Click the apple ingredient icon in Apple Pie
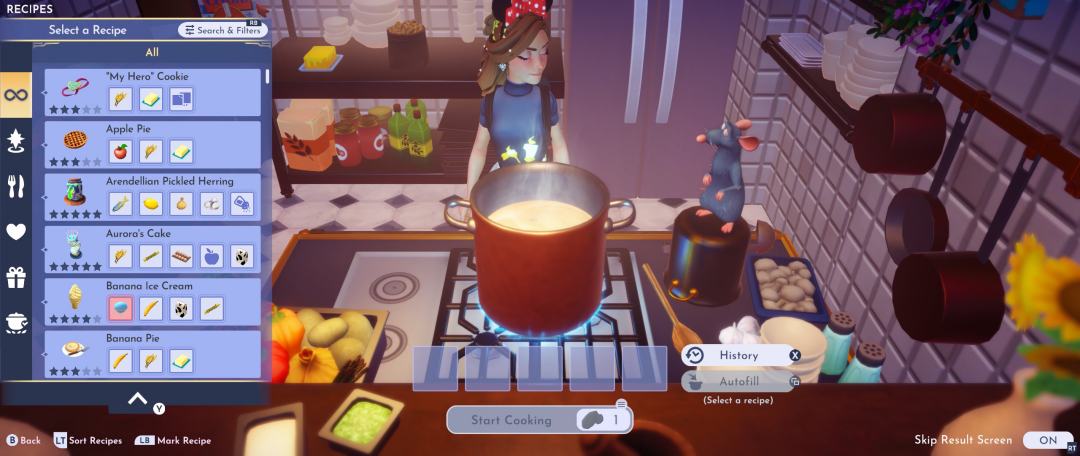 pos(120,151)
